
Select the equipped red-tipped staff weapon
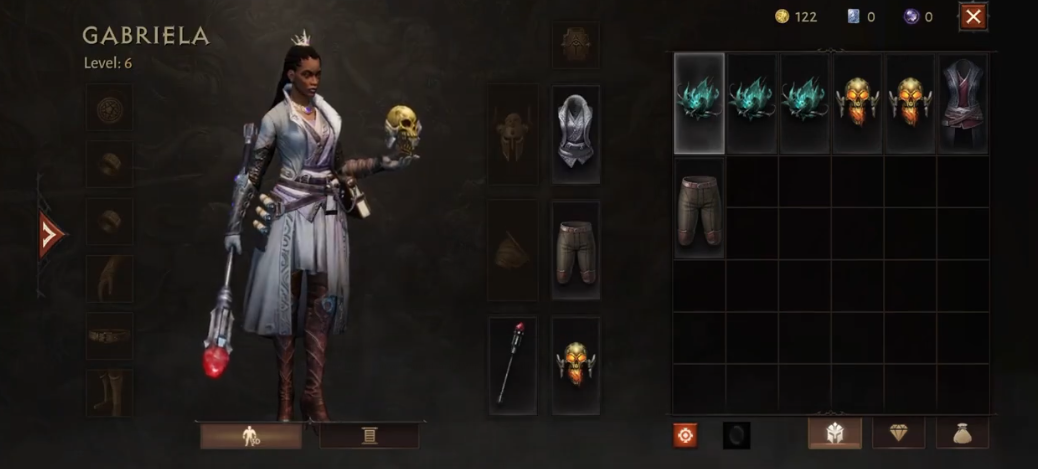pyautogui.click(x=513, y=365)
